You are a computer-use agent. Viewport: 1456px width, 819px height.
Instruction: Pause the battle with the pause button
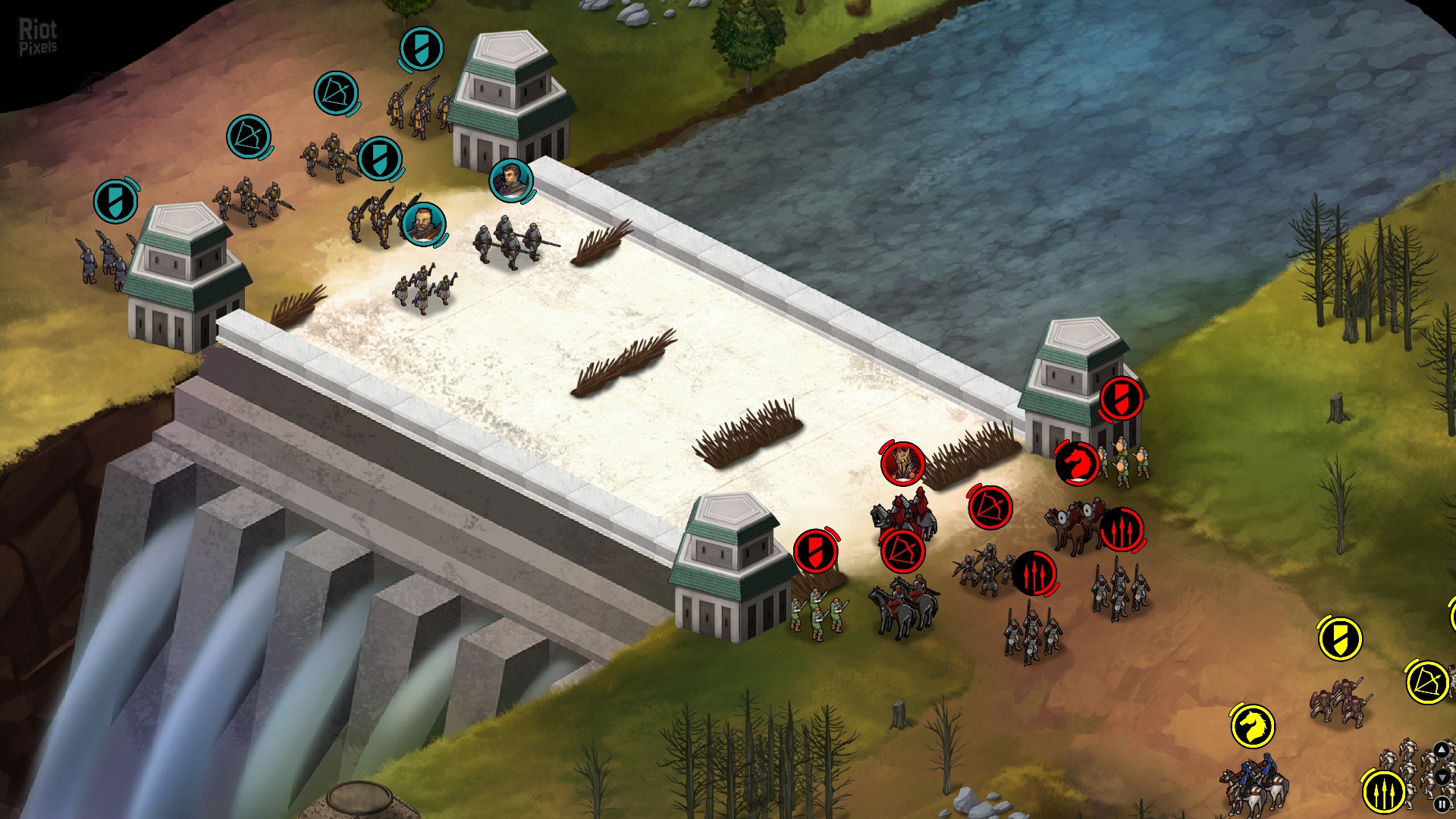tap(1442, 804)
